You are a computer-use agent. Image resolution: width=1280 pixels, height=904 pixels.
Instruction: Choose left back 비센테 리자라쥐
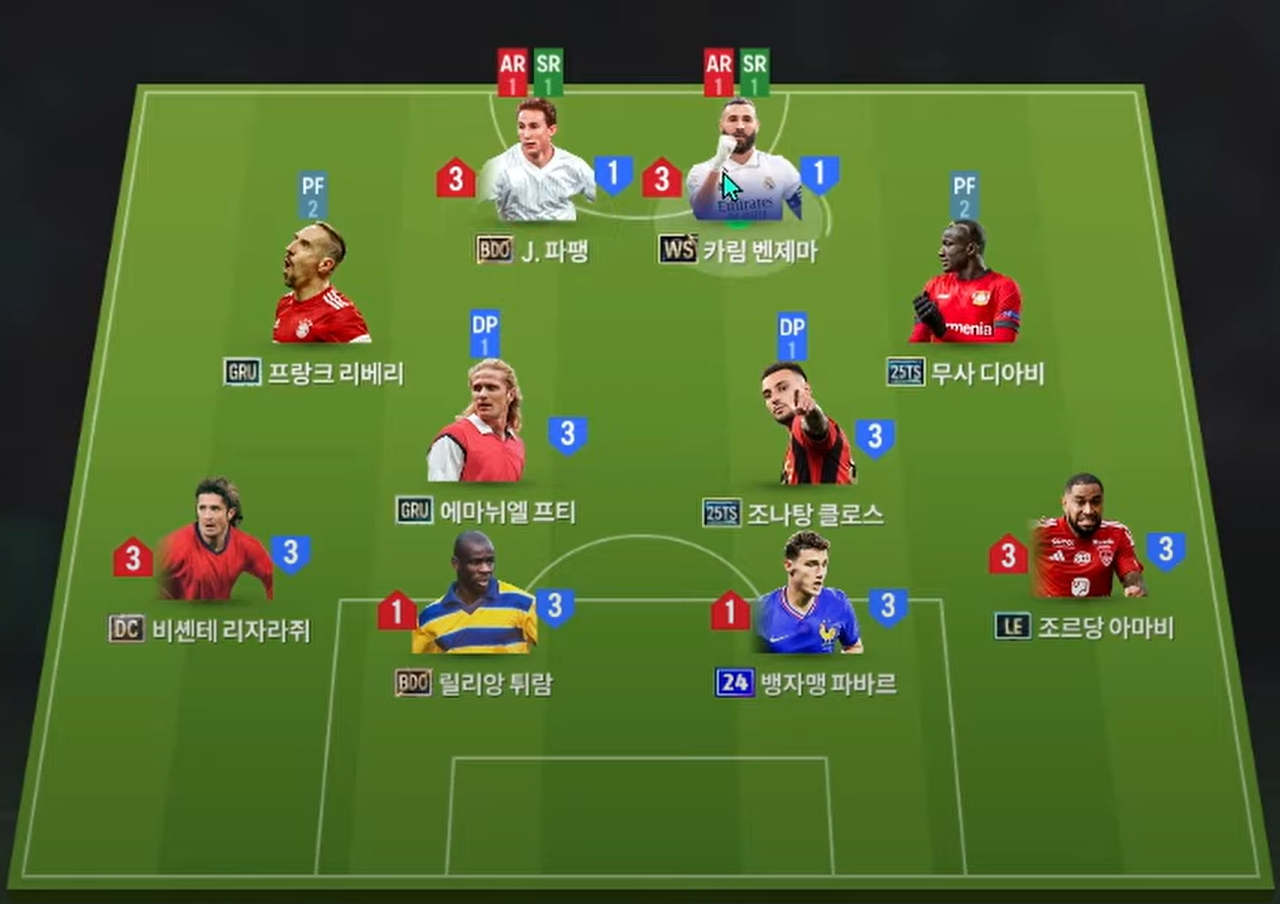213,545
